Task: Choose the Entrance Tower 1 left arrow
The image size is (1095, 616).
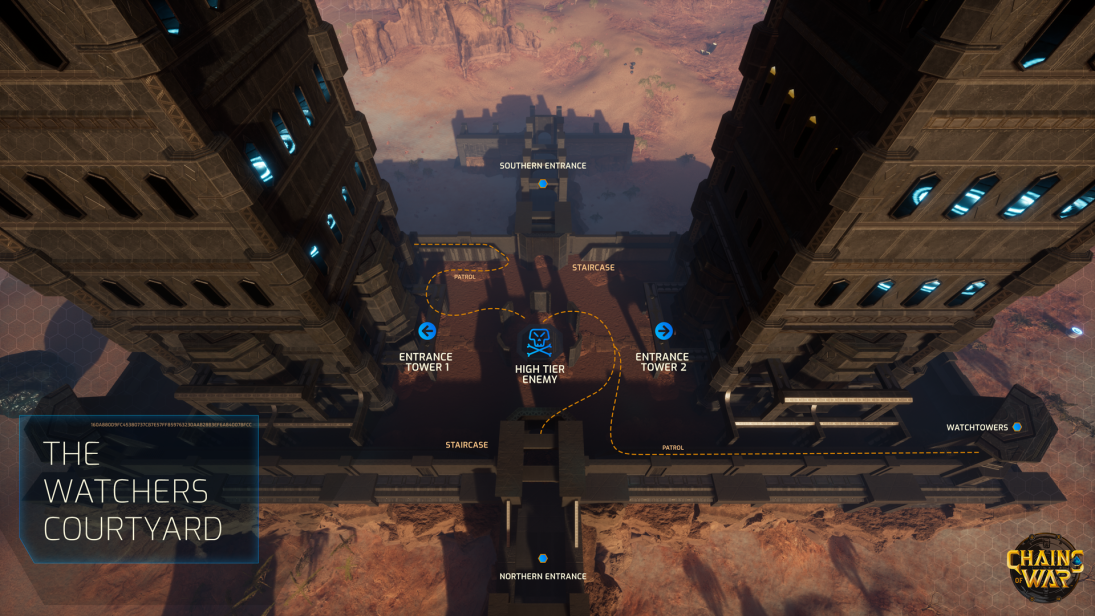Action: click(x=427, y=331)
